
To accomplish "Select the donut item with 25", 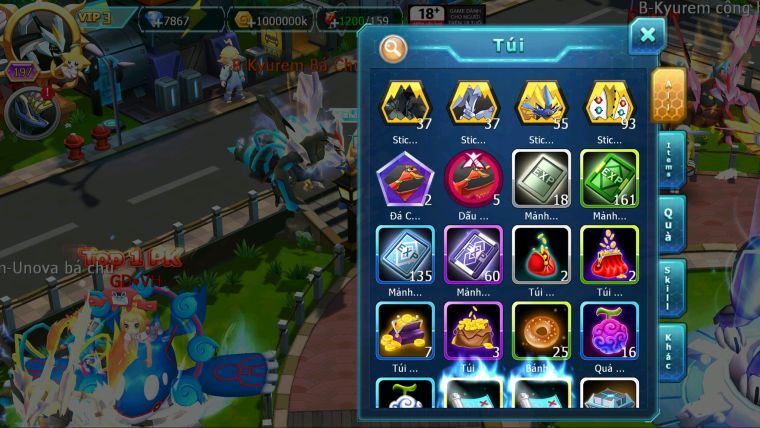I will (x=541, y=330).
